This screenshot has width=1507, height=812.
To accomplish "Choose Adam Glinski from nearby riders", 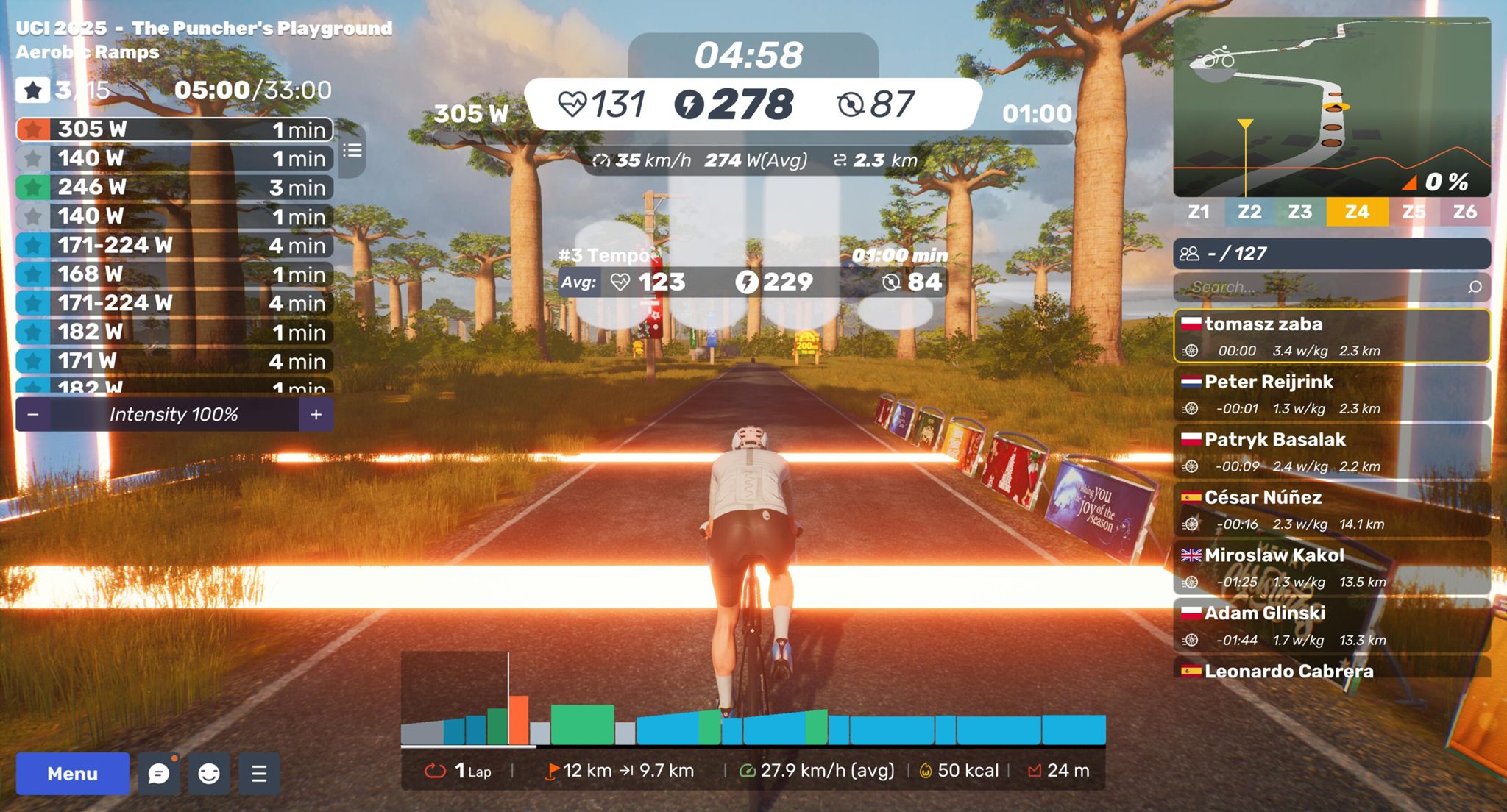I will pyautogui.click(x=1332, y=625).
